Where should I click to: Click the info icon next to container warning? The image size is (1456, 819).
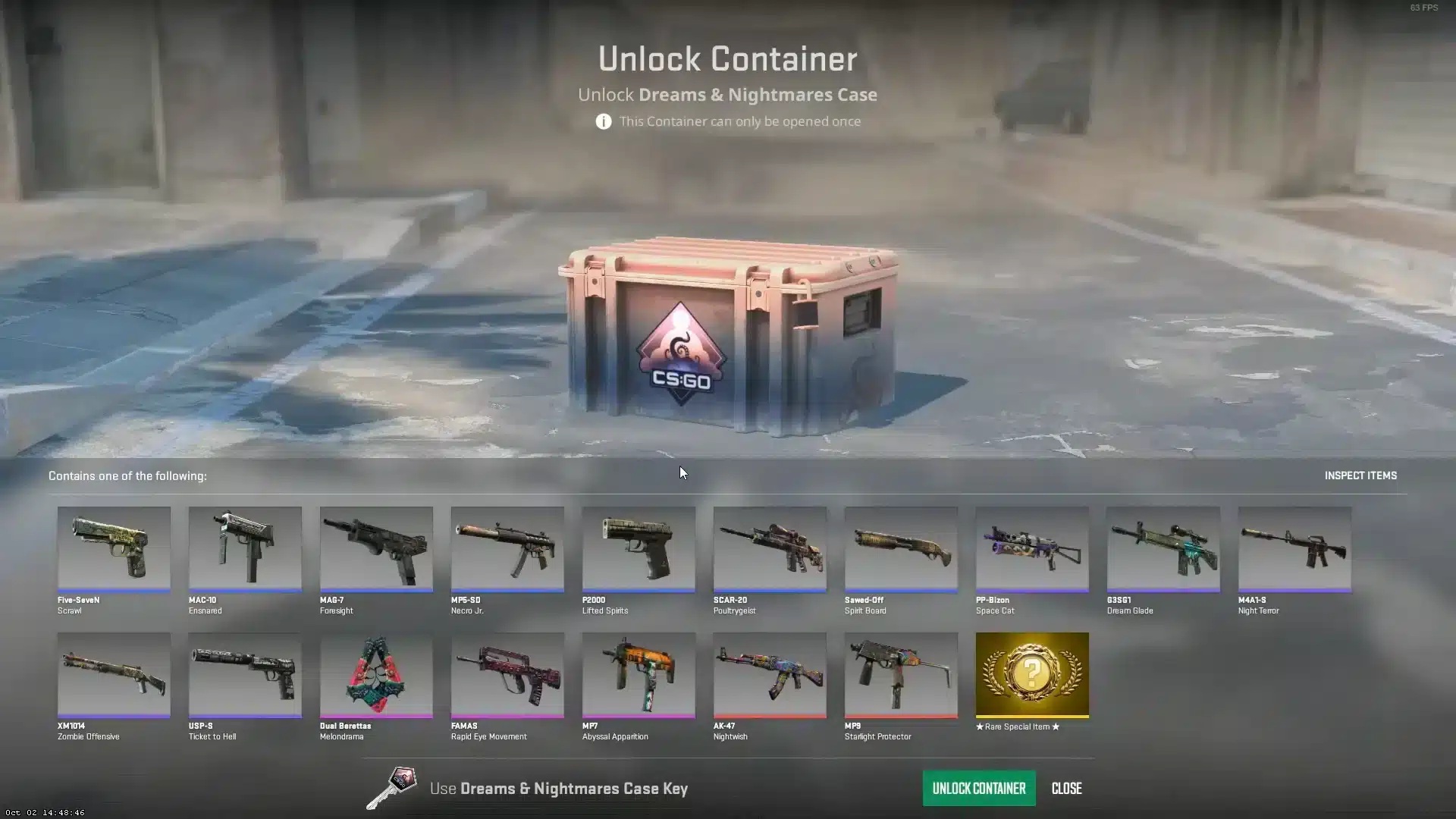tap(603, 121)
